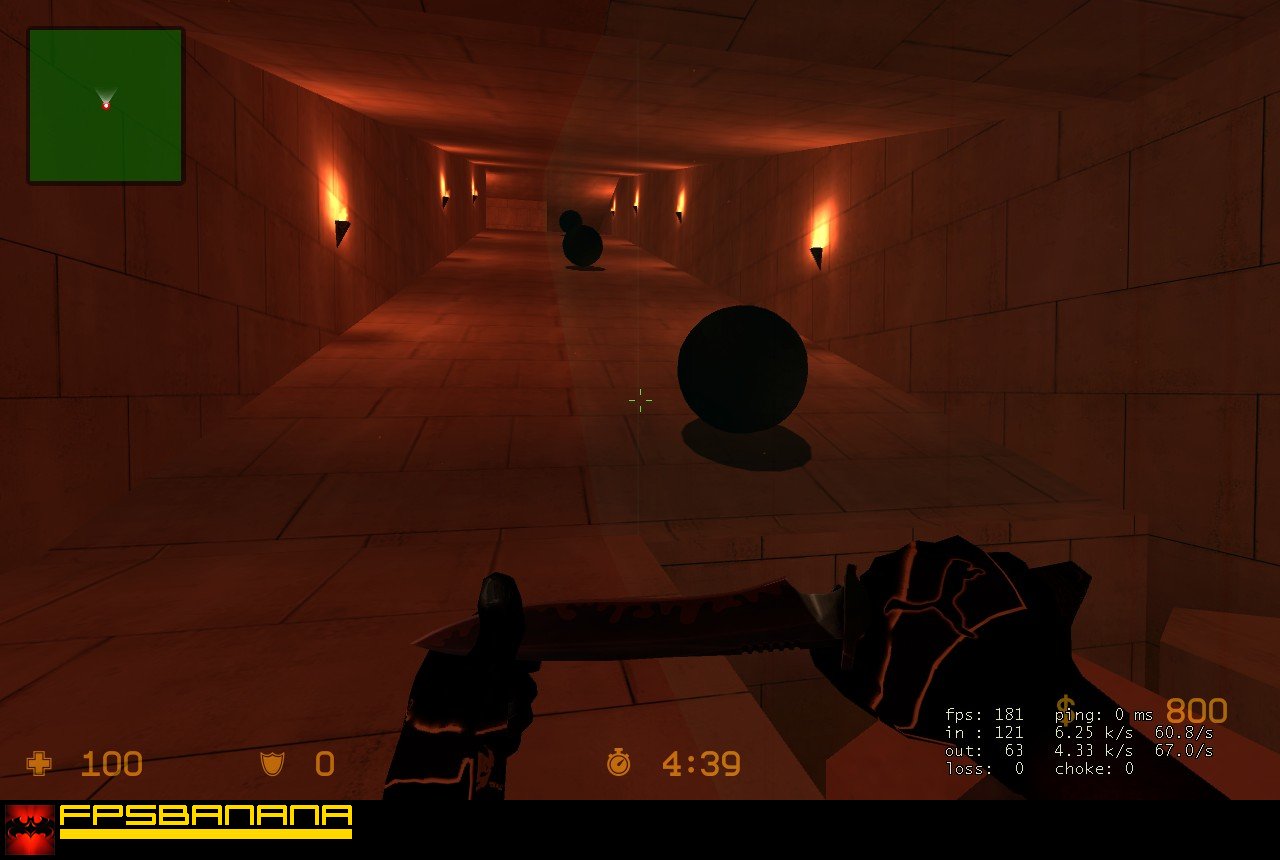
Task: Click the stopwatch timer icon
Action: click(620, 764)
